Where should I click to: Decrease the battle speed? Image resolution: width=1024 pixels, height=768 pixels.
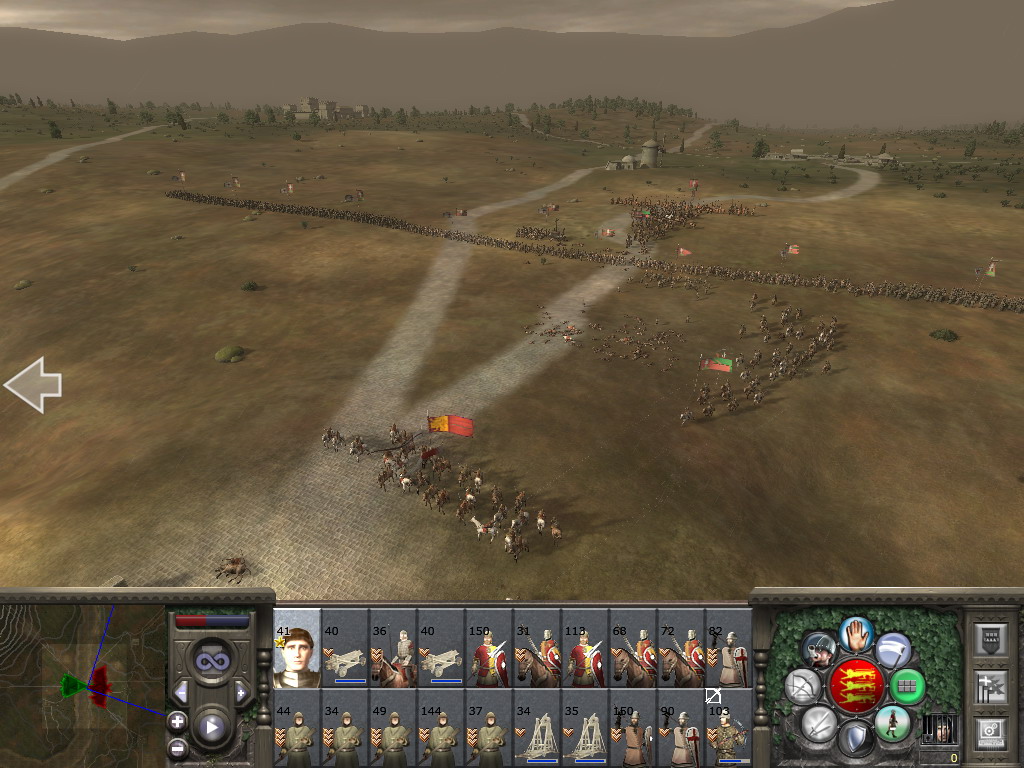(x=181, y=692)
